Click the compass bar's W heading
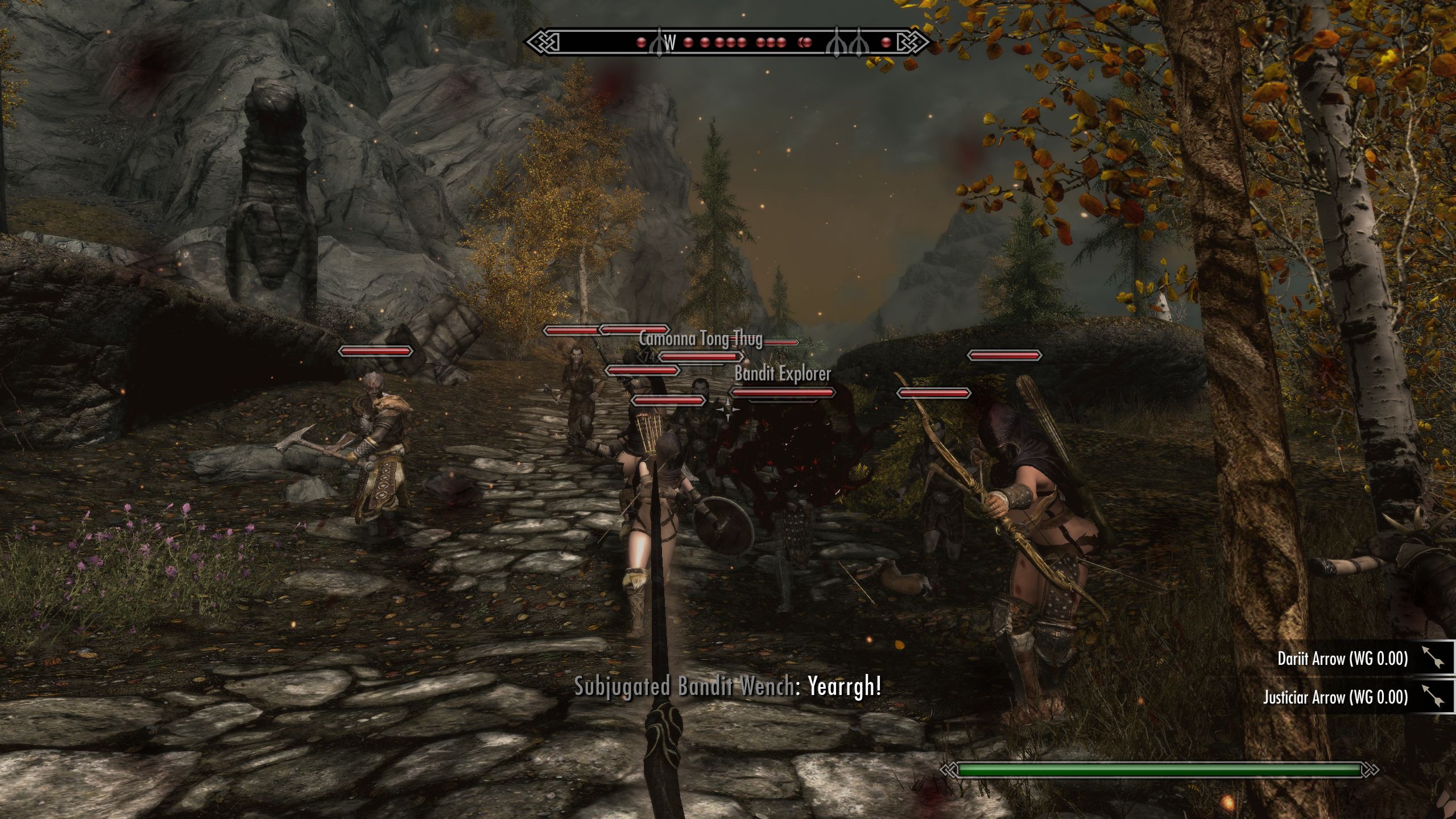Viewport: 1456px width, 819px height. pyautogui.click(x=671, y=42)
